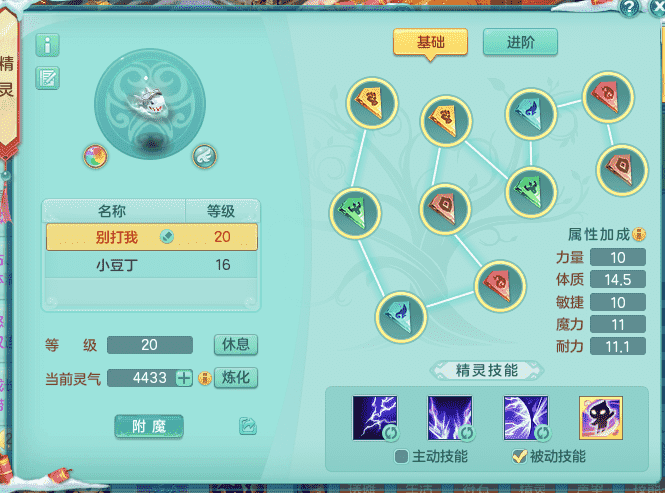
Task: Choose the spirit row 小豆丁
Action: (x=150, y=265)
